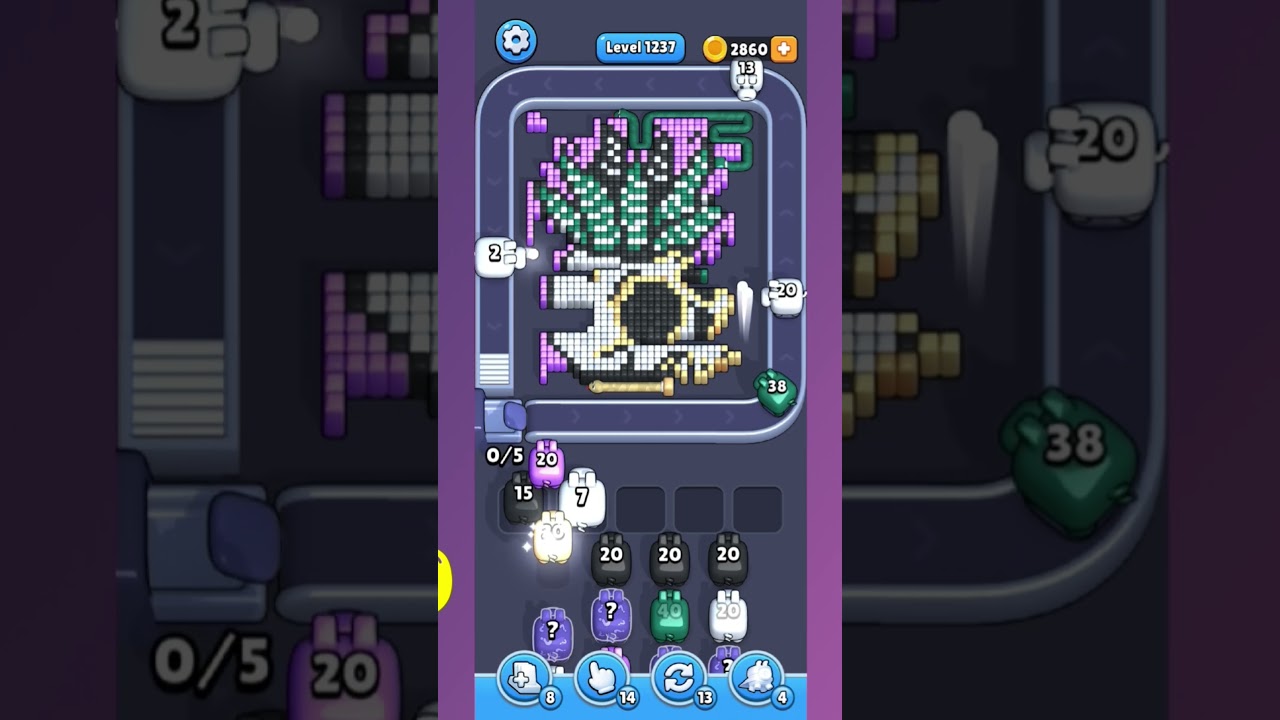Open settings via the gear icon
Image resolution: width=1280 pixels, height=720 pixels.
pos(516,42)
